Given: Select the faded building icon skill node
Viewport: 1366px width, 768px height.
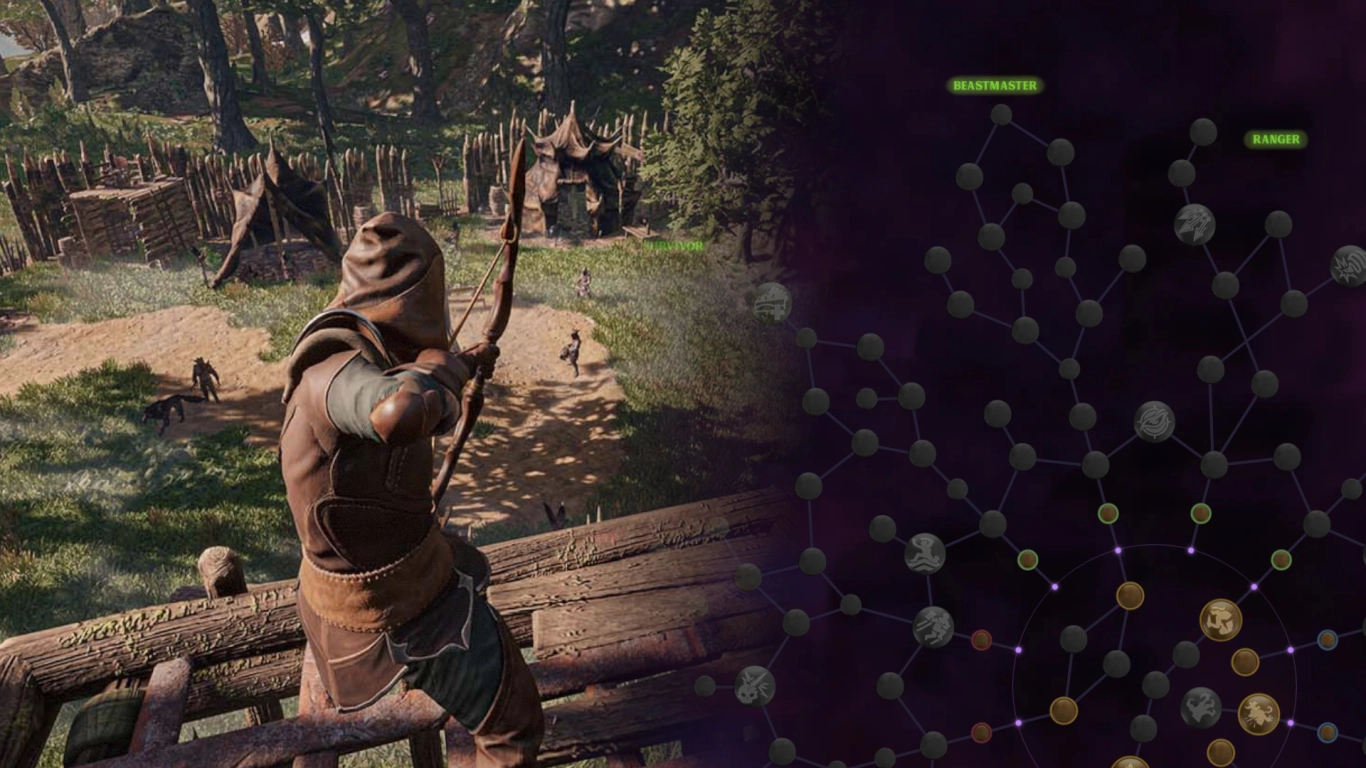Looking at the screenshot, I should (x=772, y=302).
